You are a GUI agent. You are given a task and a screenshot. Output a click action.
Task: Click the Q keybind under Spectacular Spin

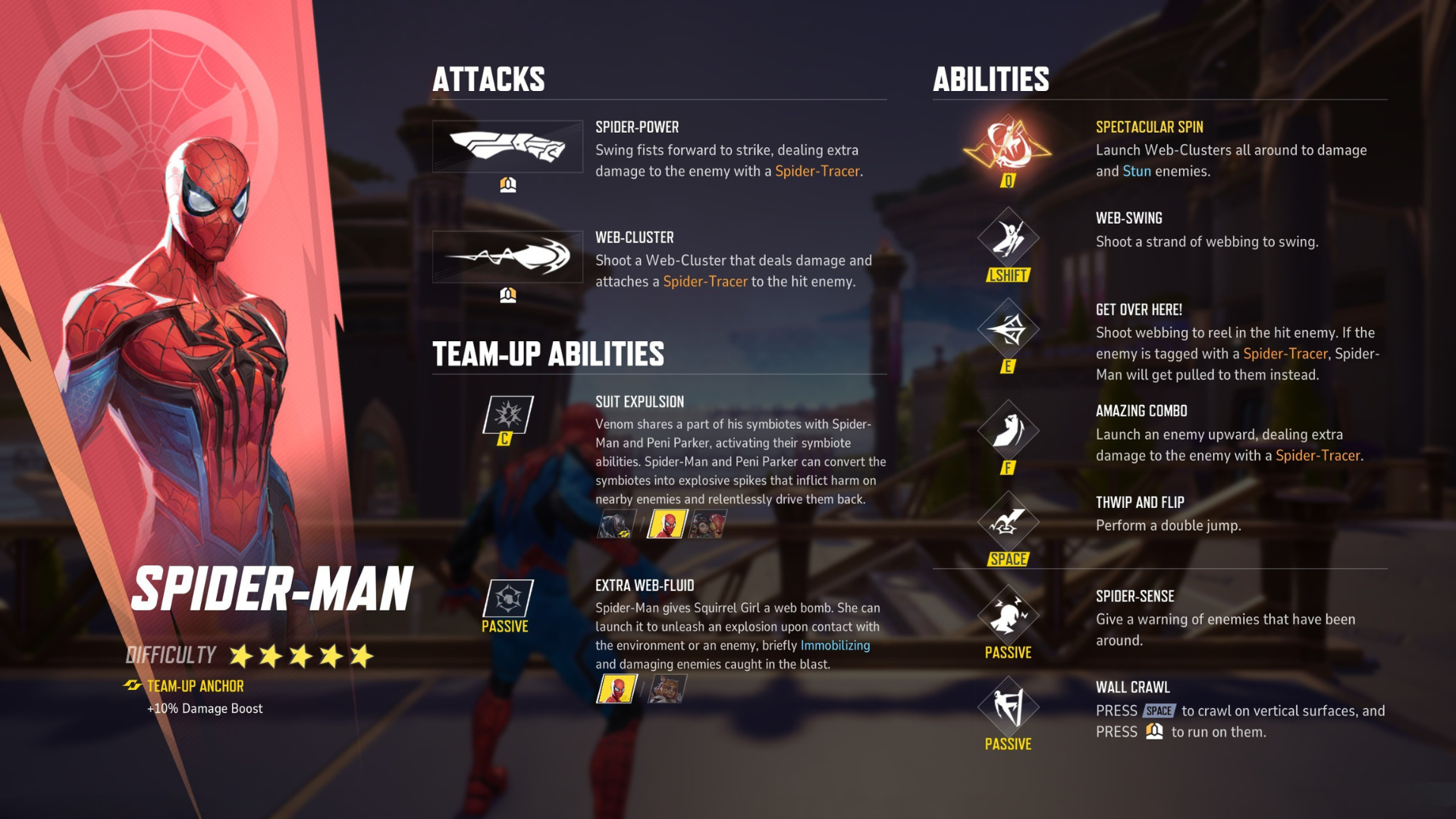1007,182
